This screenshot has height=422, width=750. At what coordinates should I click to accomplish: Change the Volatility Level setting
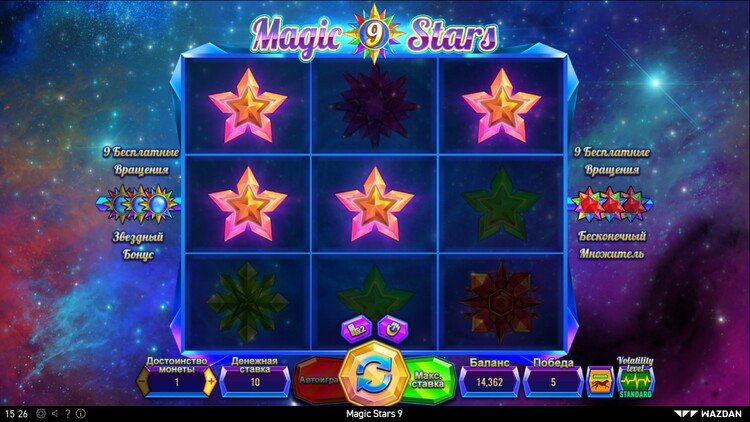click(x=636, y=380)
